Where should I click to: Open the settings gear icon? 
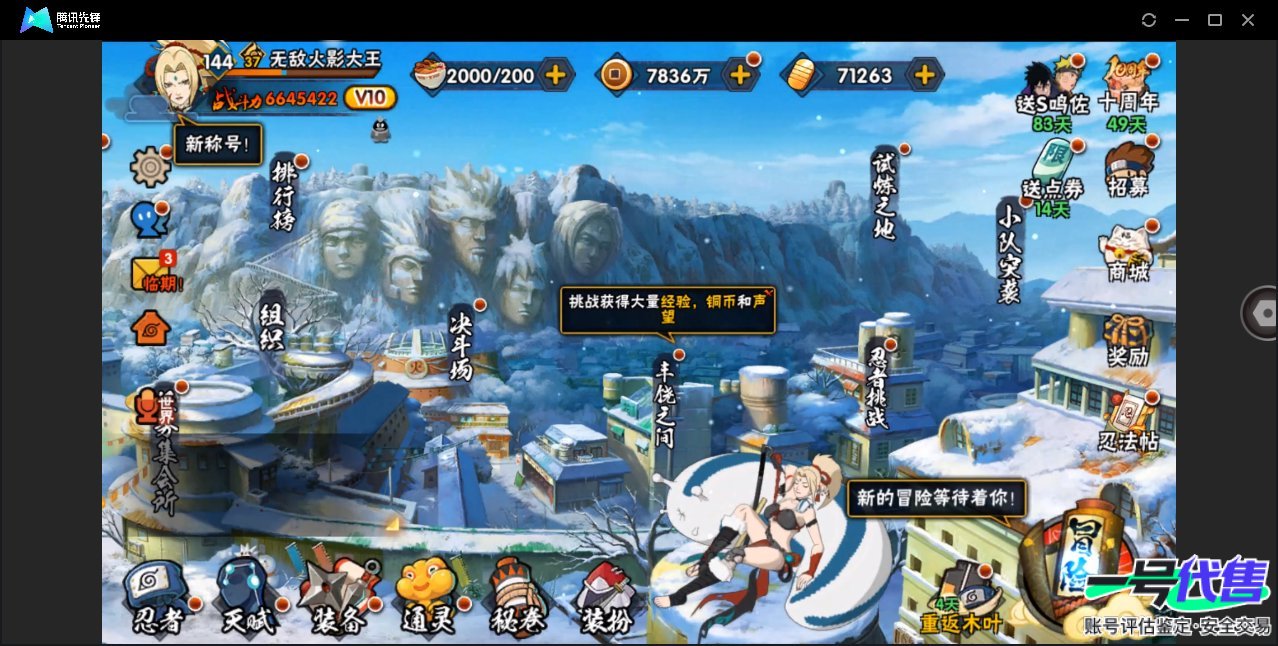151,166
